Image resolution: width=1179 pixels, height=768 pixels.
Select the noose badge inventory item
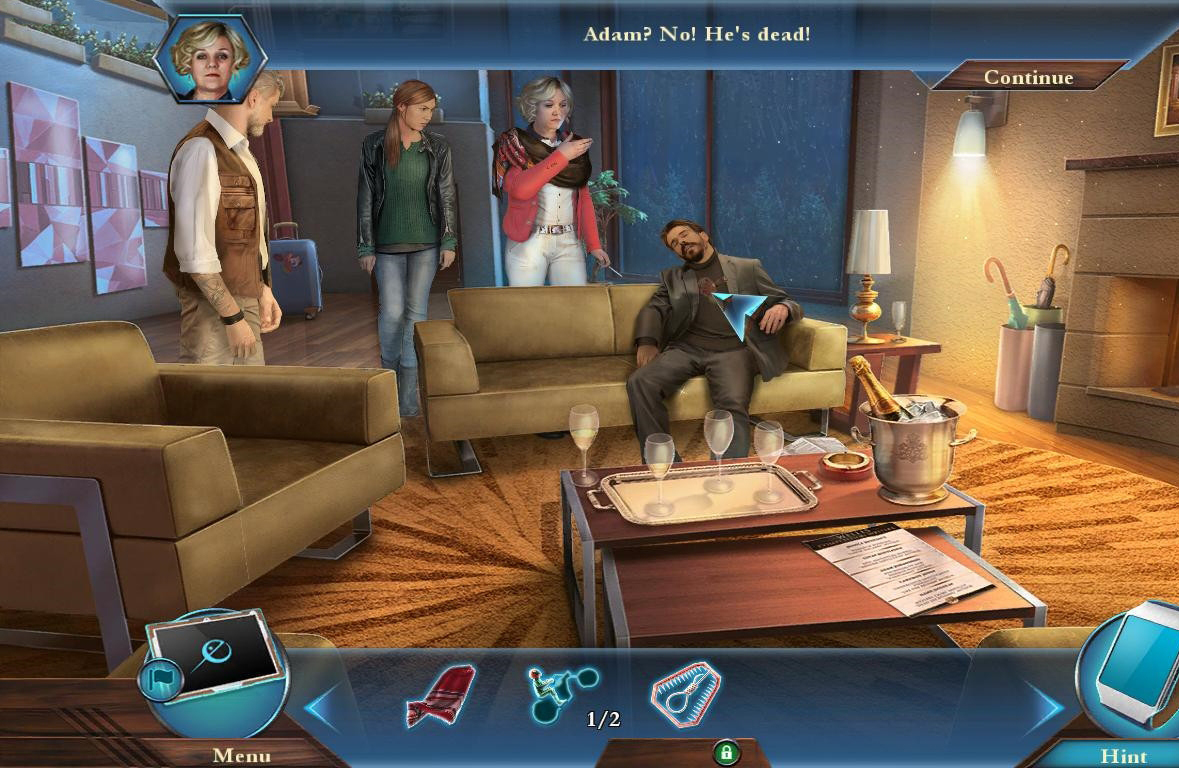point(686,692)
